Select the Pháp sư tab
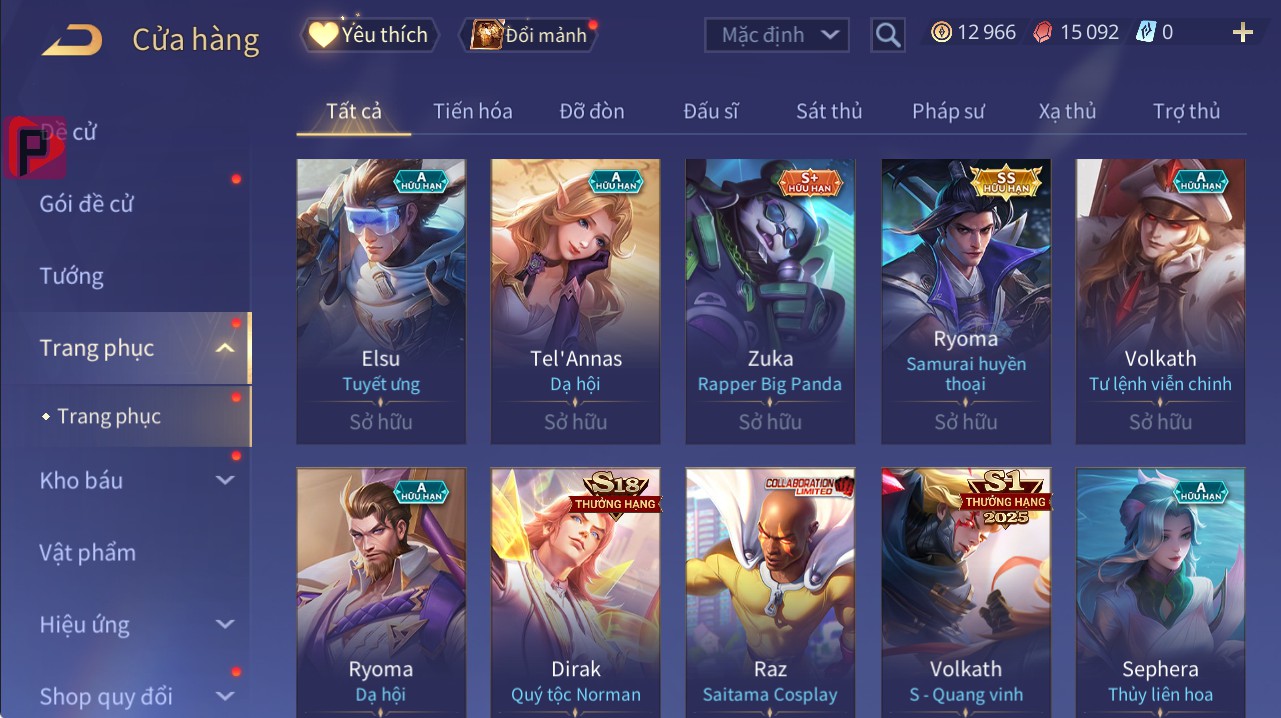This screenshot has height=718, width=1281. coord(948,111)
